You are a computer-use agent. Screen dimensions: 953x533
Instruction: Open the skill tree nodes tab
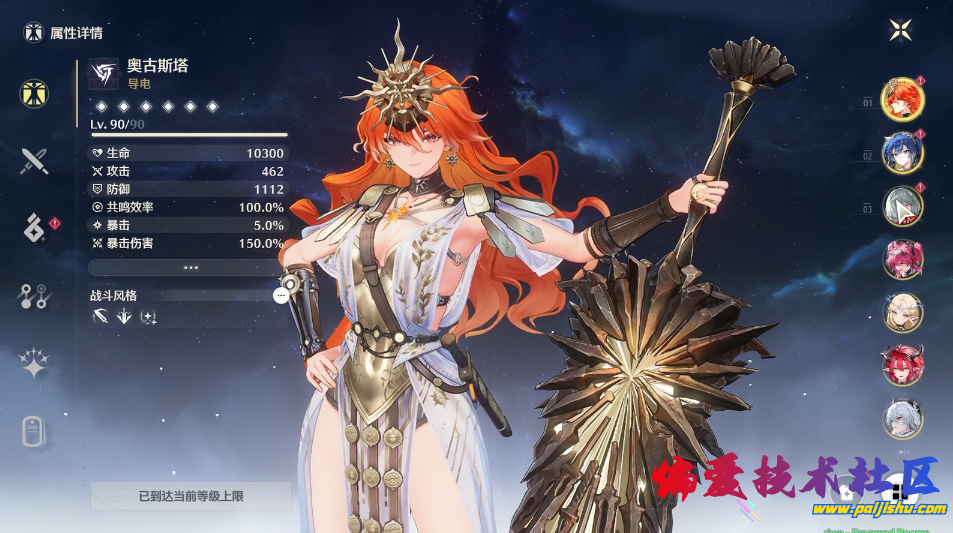pyautogui.click(x=35, y=296)
